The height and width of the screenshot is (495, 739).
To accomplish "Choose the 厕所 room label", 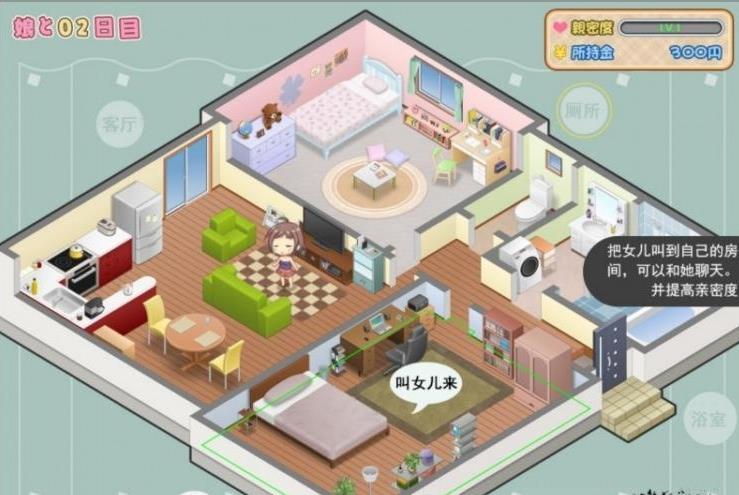I will point(582,111).
